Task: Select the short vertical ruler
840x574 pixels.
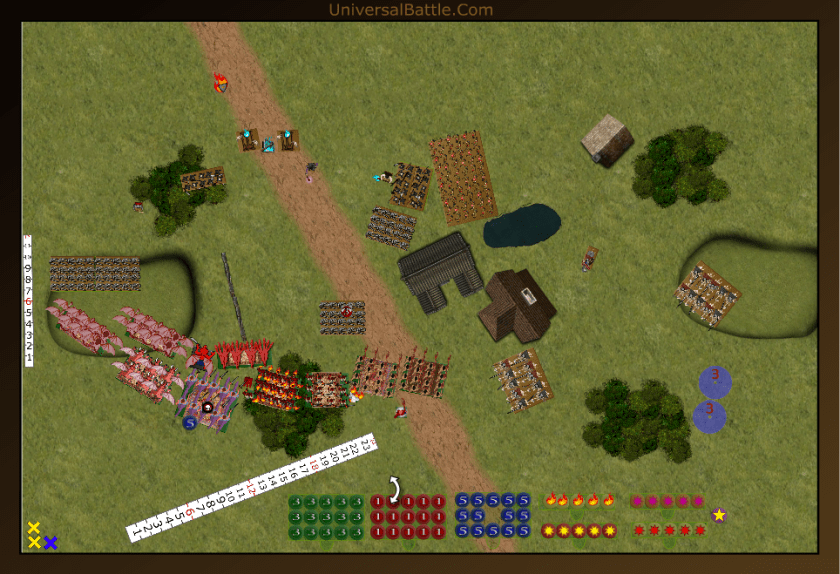Action: tap(29, 300)
